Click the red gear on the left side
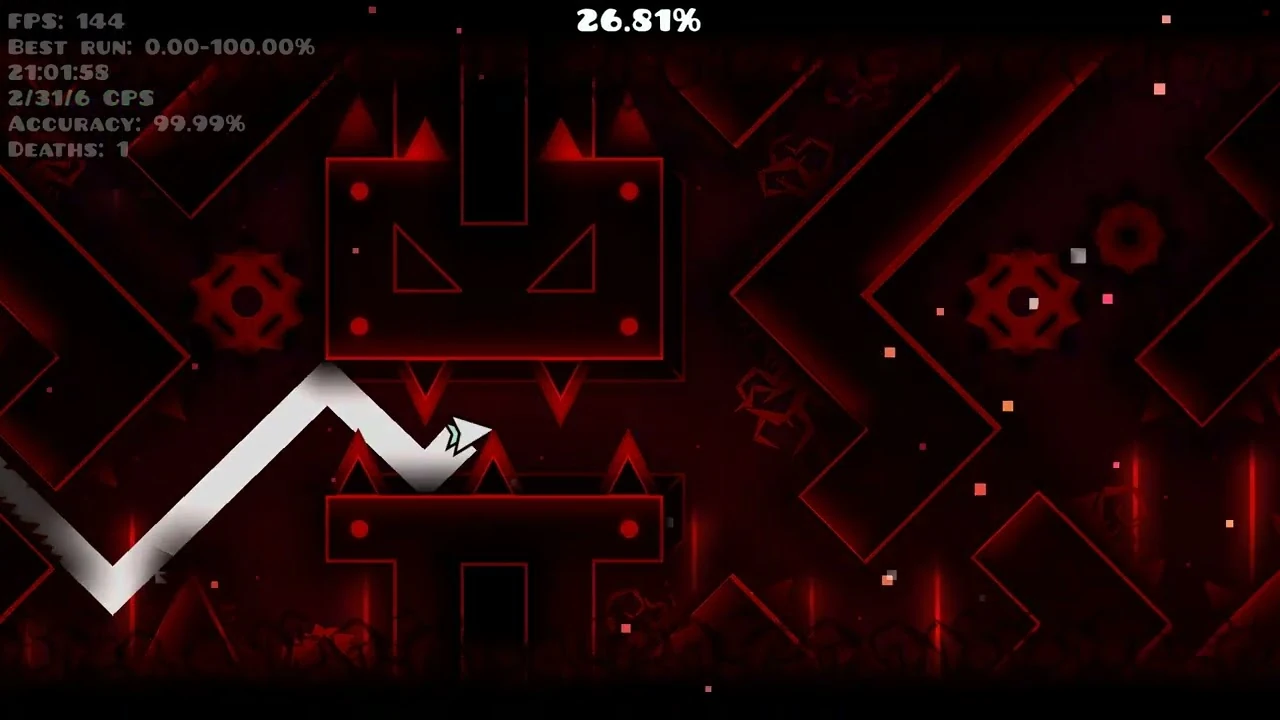Viewport: 1280px width, 720px height. coord(248,300)
